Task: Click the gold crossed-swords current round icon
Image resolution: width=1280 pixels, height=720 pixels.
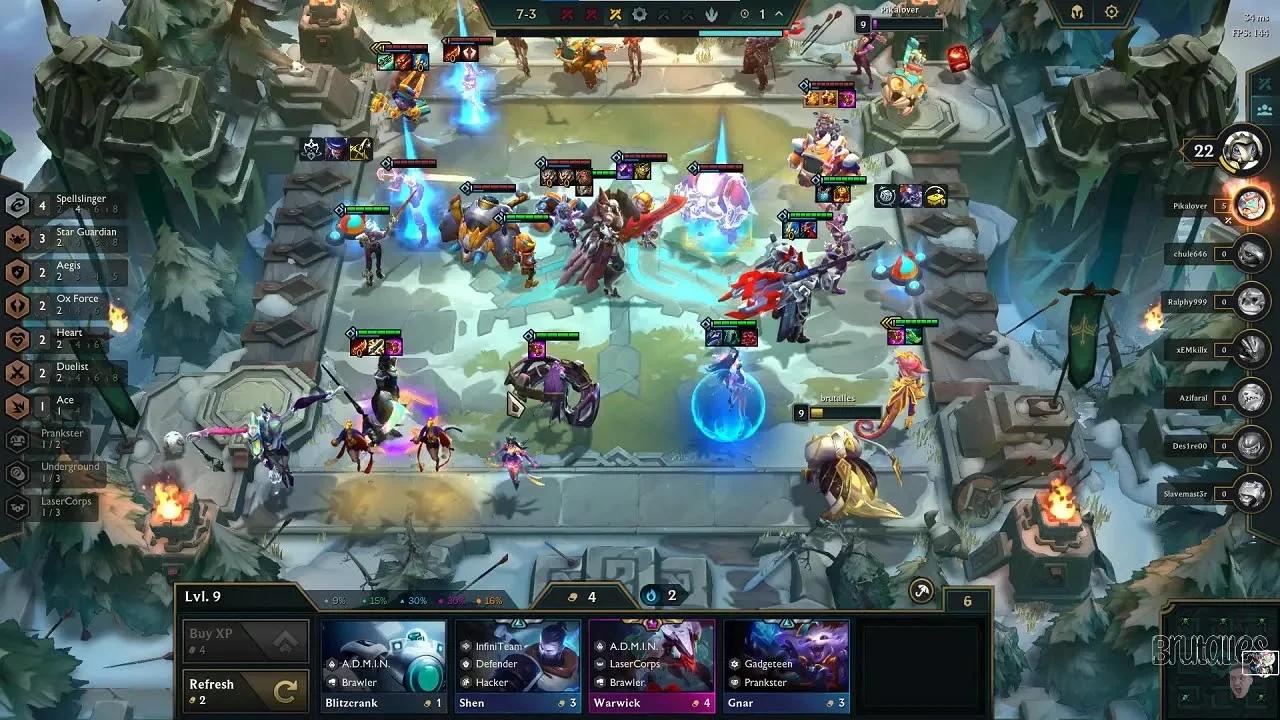Action: (616, 14)
